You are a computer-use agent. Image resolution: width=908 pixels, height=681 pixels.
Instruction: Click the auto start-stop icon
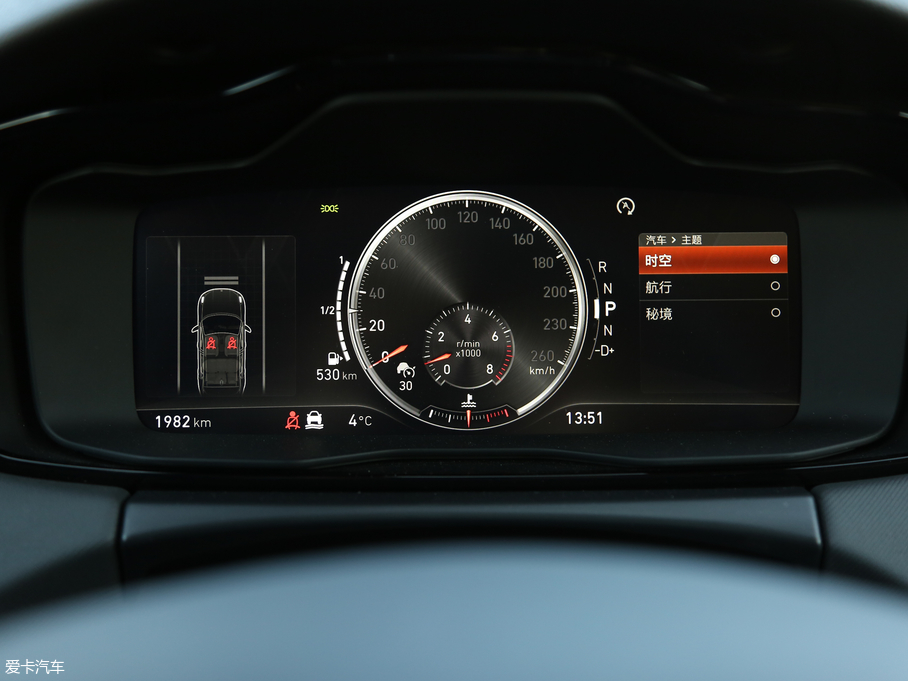pos(626,206)
